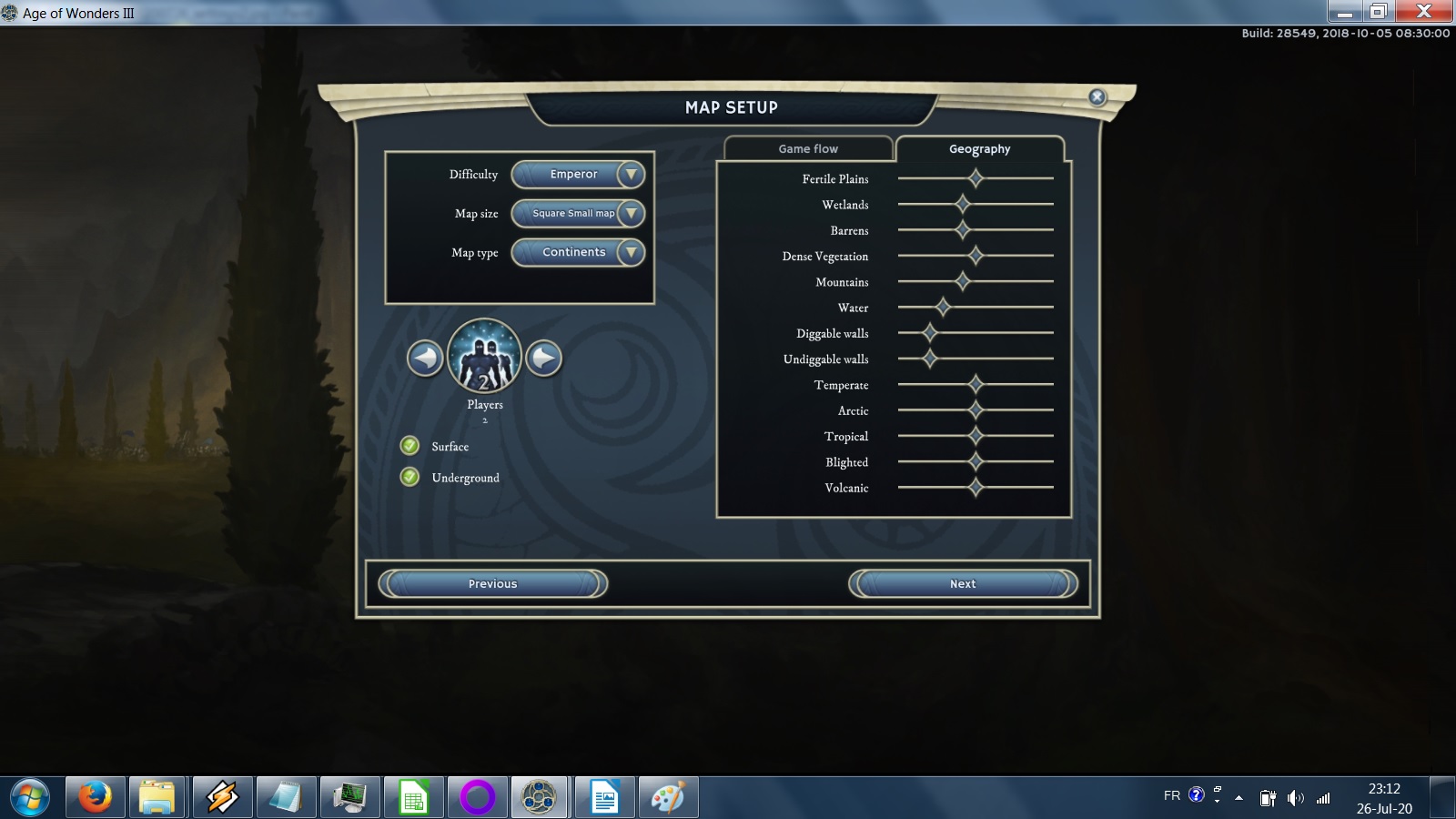Click the Arctic slider handle
Viewport: 1456px width, 819px height.
[x=976, y=410]
